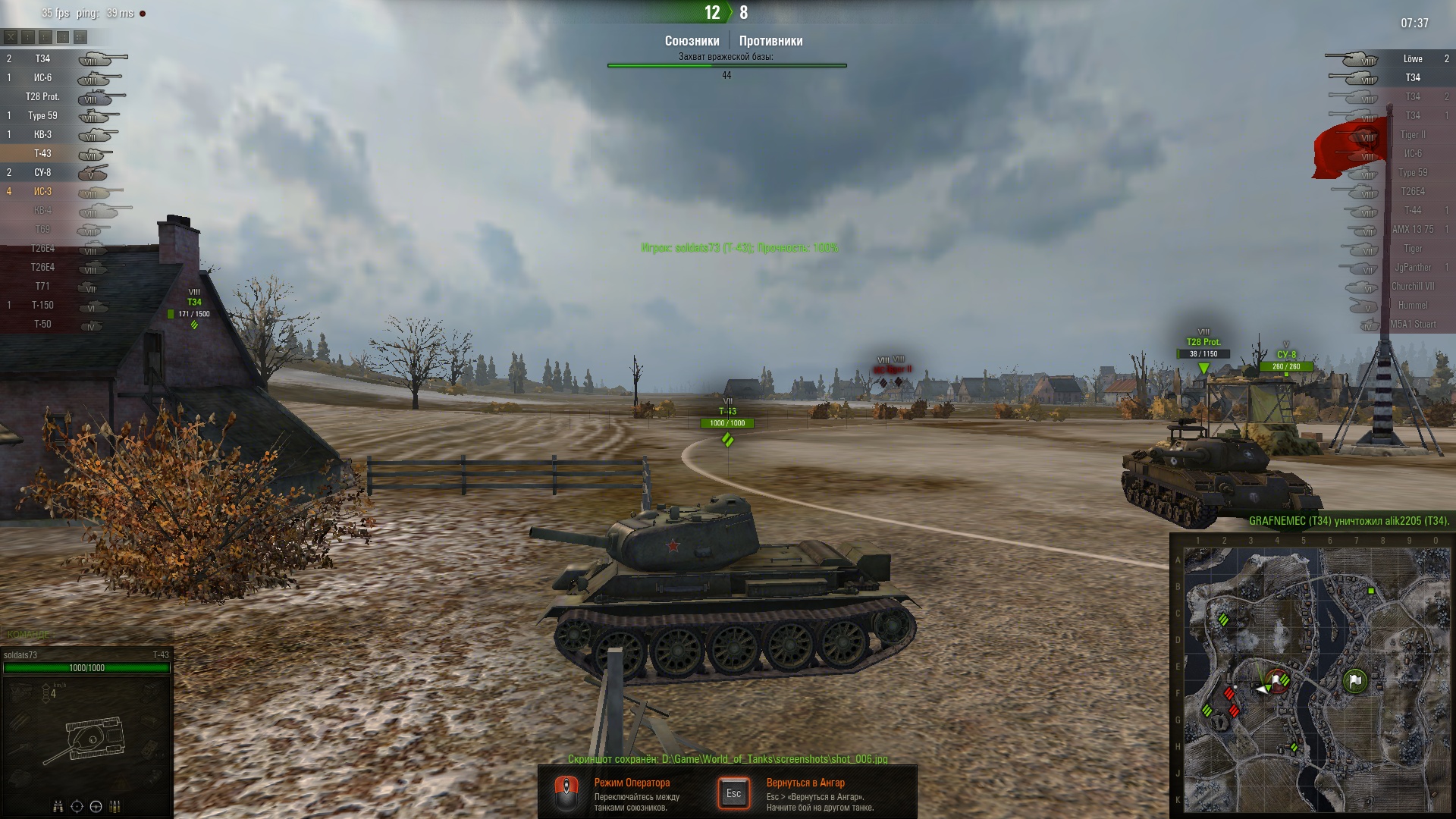The image size is (1456, 819).
Task: Select the T-43 row in the ally list
Action: 42,154
